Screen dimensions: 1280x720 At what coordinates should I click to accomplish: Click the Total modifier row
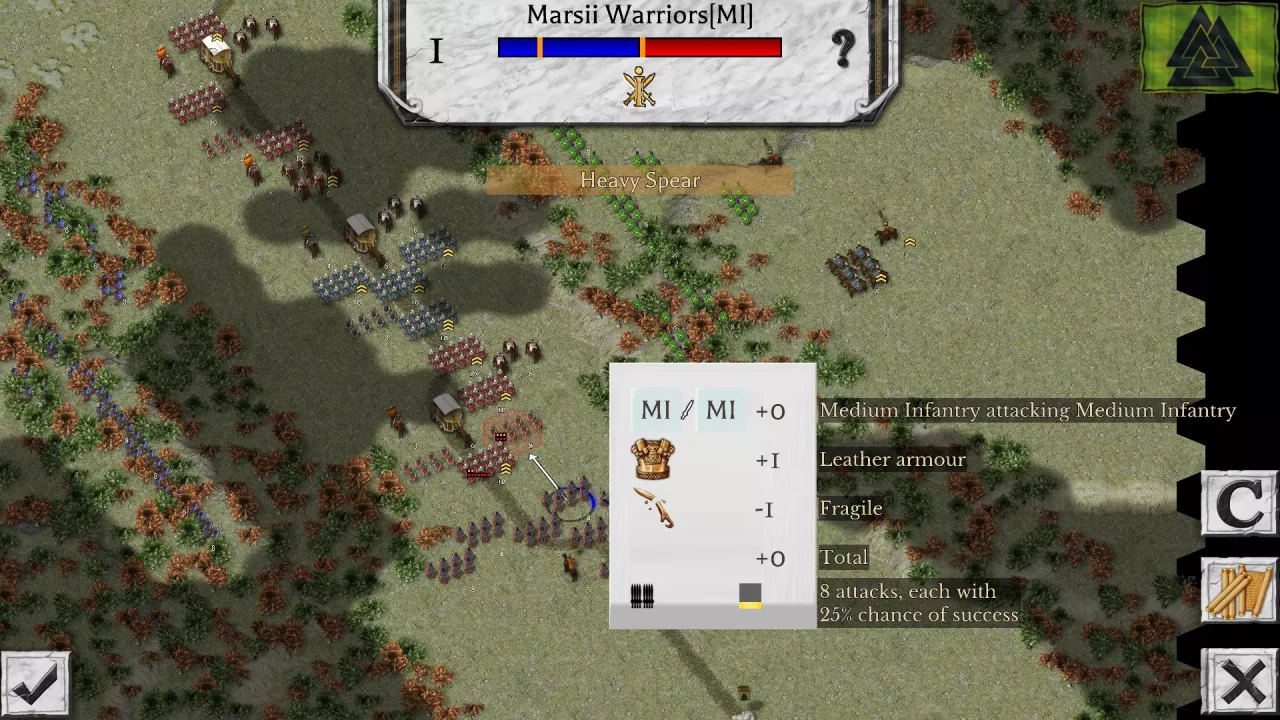pos(844,557)
